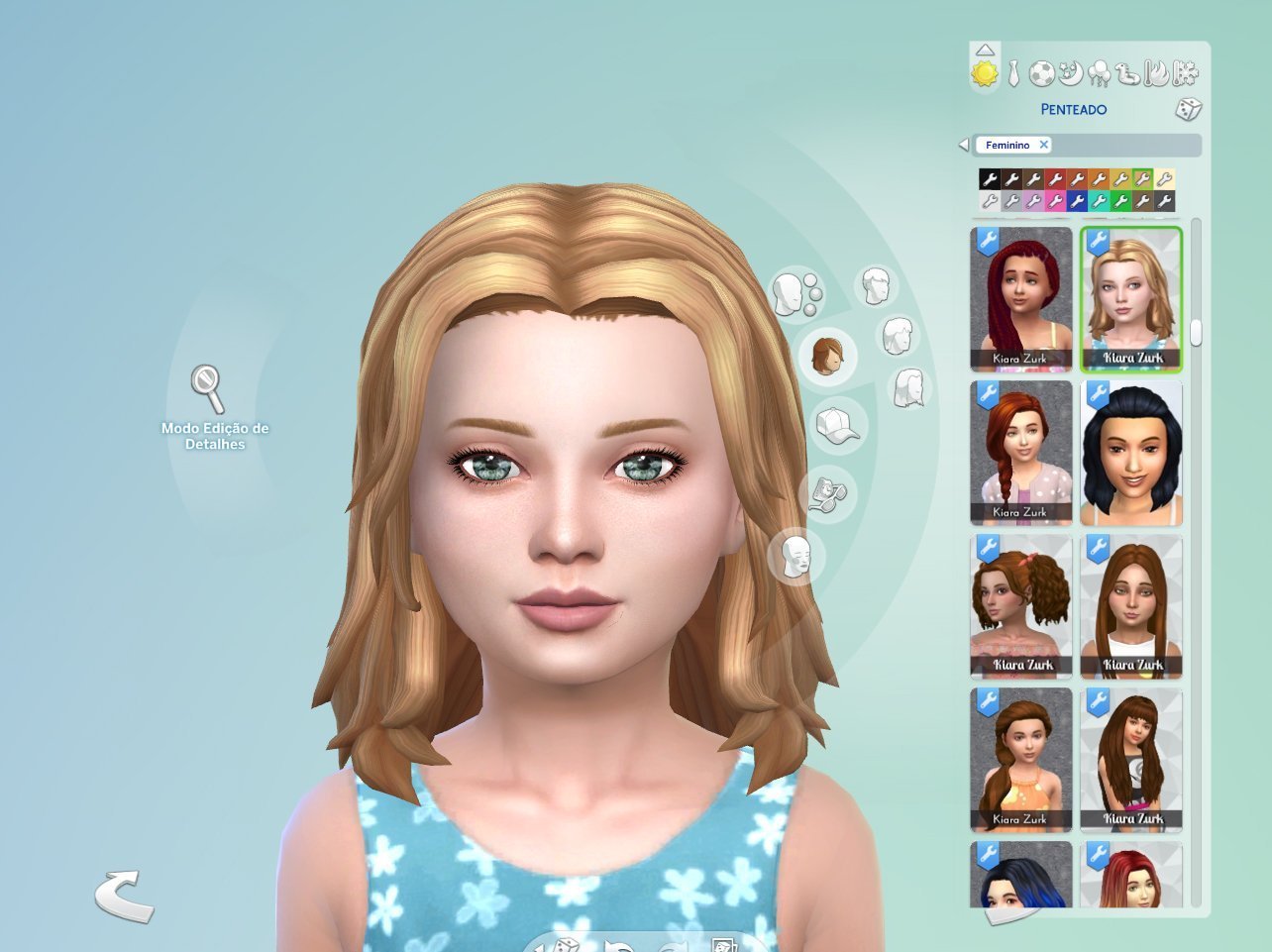Select the swimwear pool float icon
The height and width of the screenshot is (952, 1272).
pos(1127,73)
